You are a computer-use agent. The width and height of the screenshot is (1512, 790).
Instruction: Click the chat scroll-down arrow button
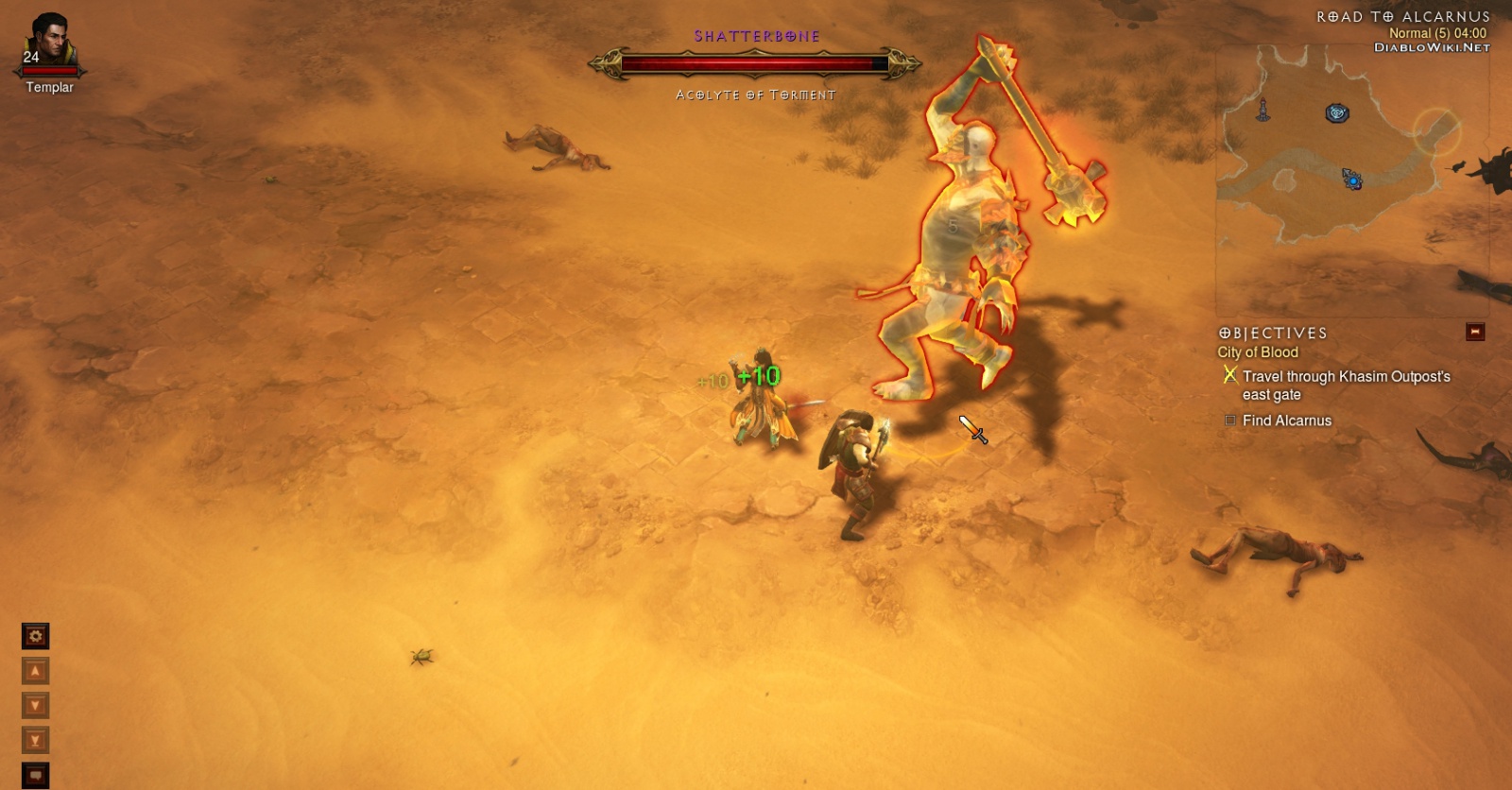35,706
